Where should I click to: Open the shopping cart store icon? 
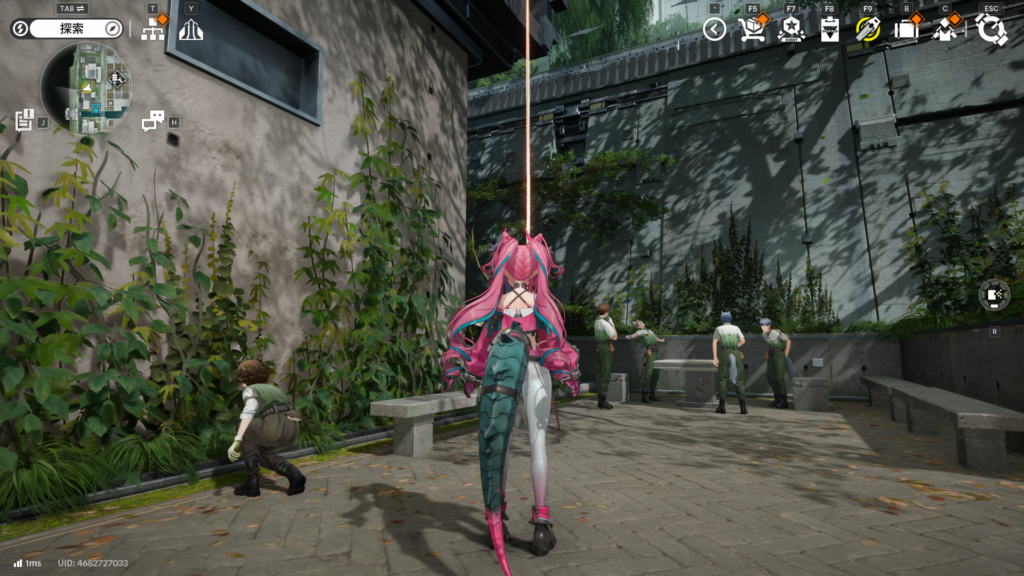(x=752, y=29)
